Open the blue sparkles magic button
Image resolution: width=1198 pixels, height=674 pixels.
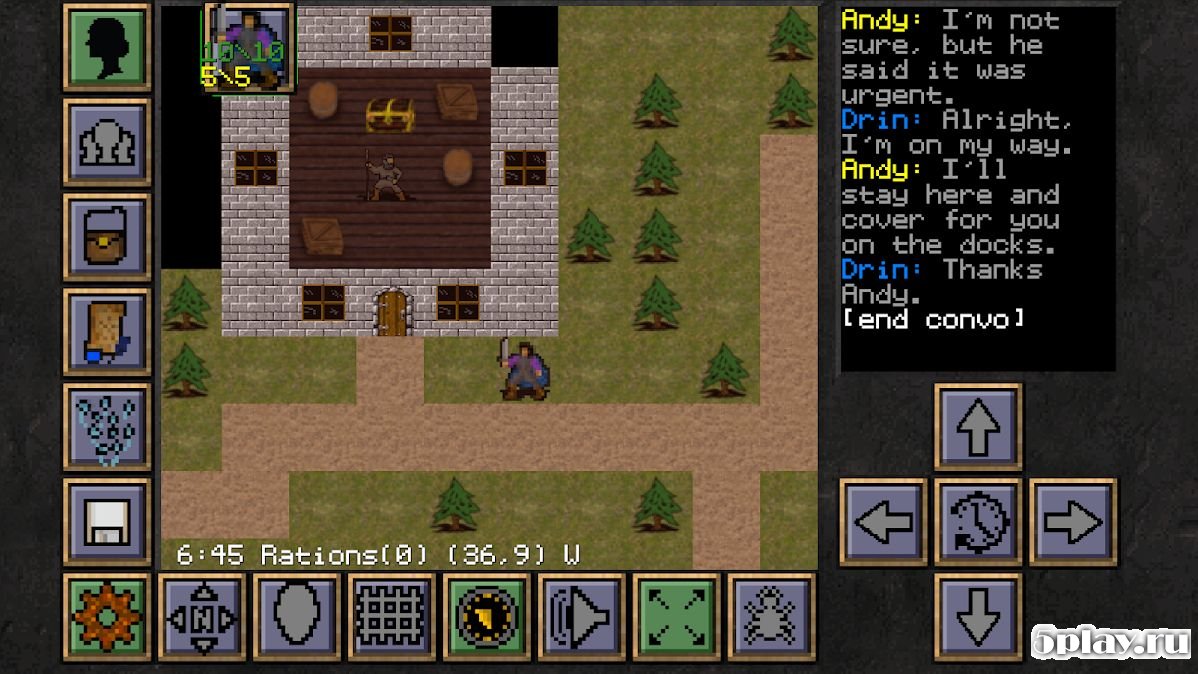(107, 427)
